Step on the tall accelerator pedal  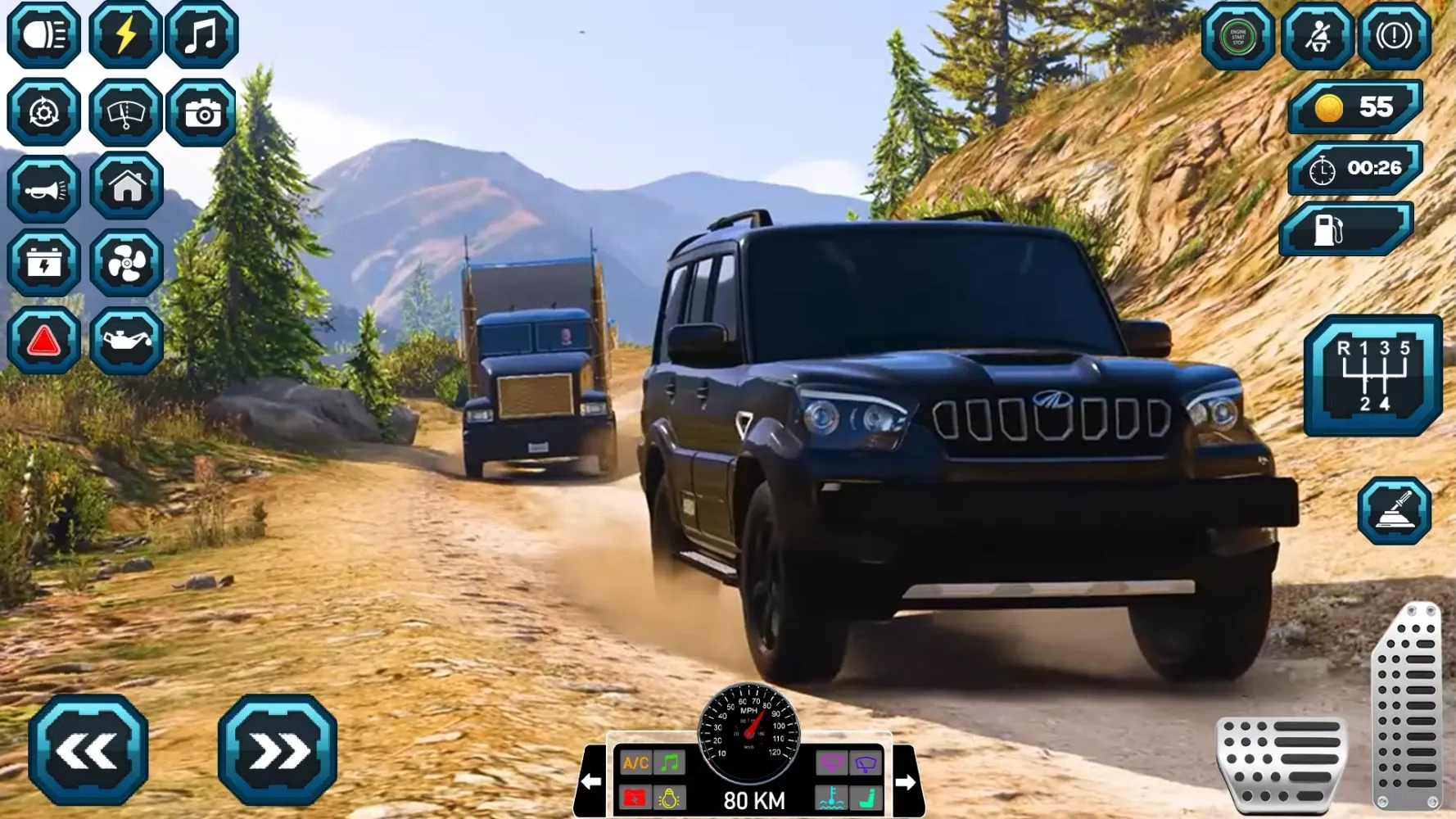pyautogui.click(x=1408, y=706)
